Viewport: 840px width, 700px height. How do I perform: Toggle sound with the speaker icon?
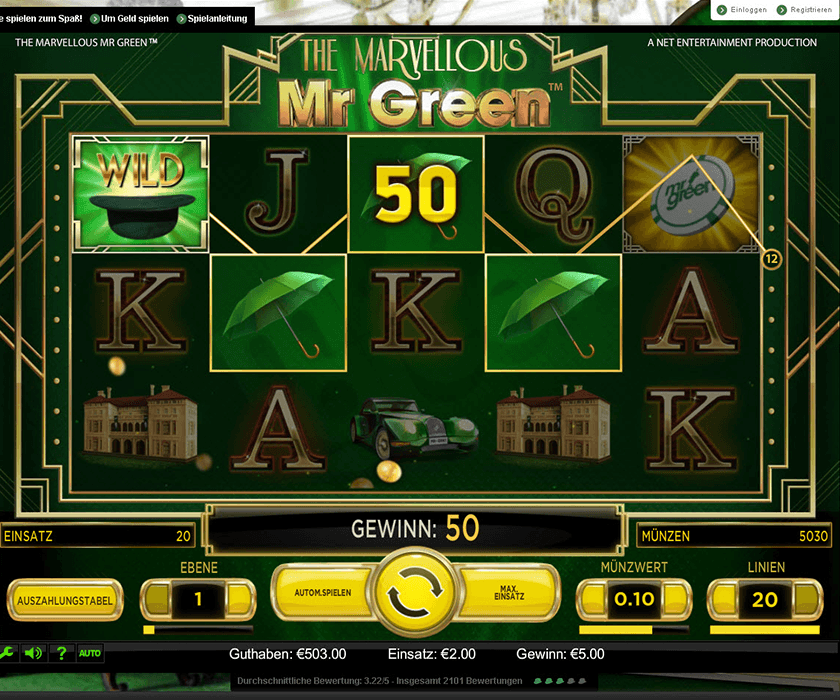coord(33,653)
